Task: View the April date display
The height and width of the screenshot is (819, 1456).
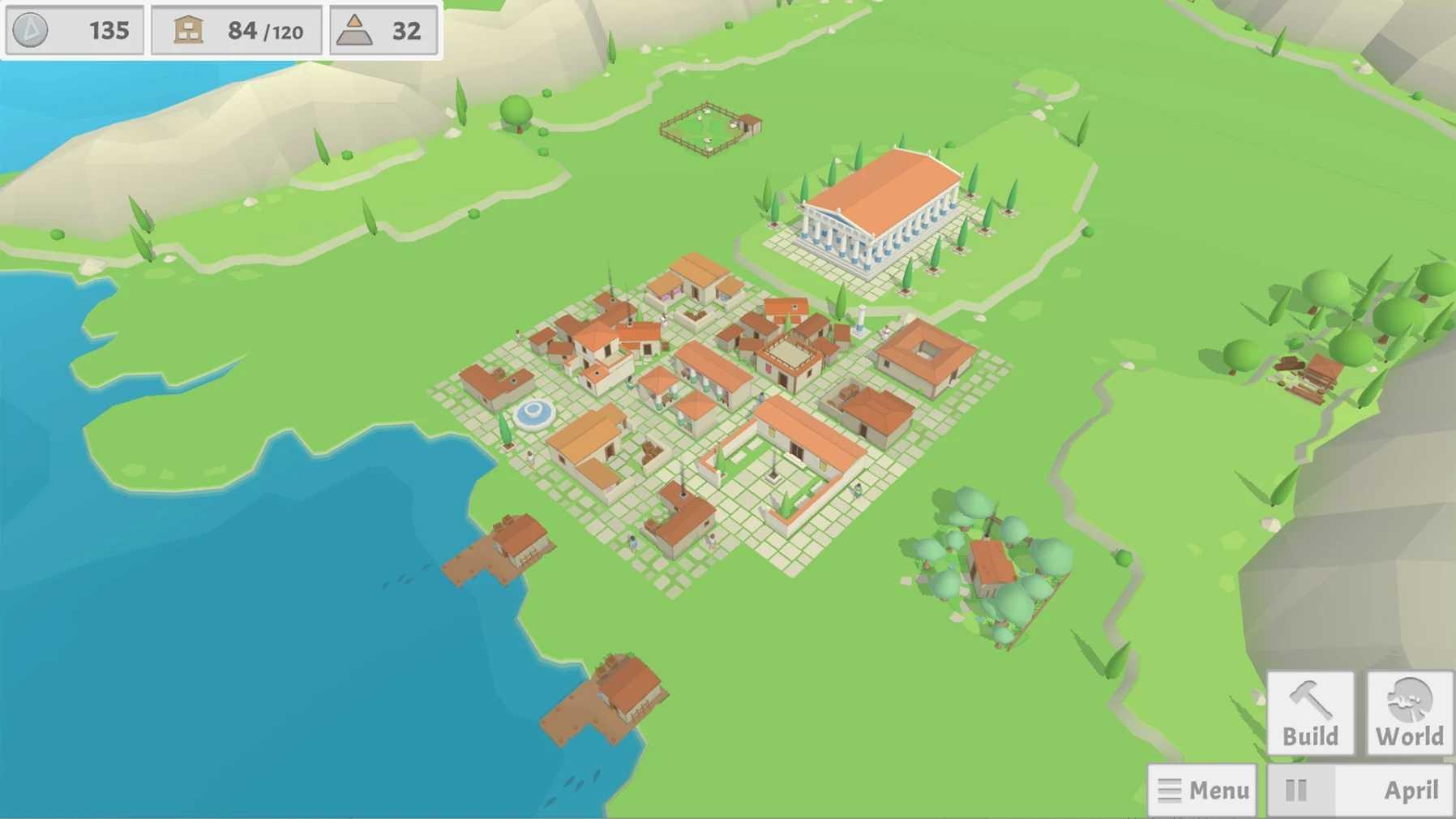Action: 1411,789
